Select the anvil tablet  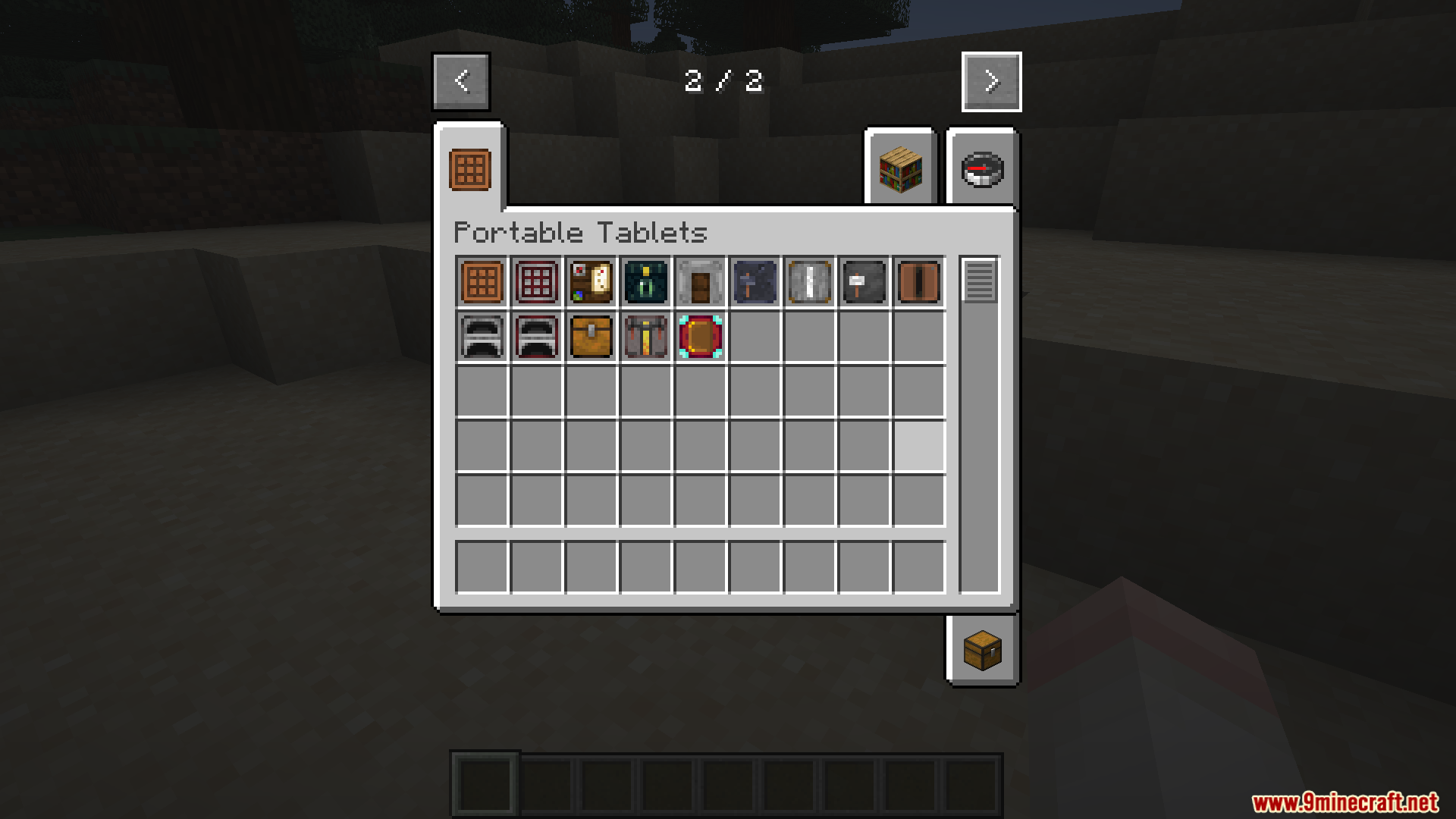click(x=863, y=282)
